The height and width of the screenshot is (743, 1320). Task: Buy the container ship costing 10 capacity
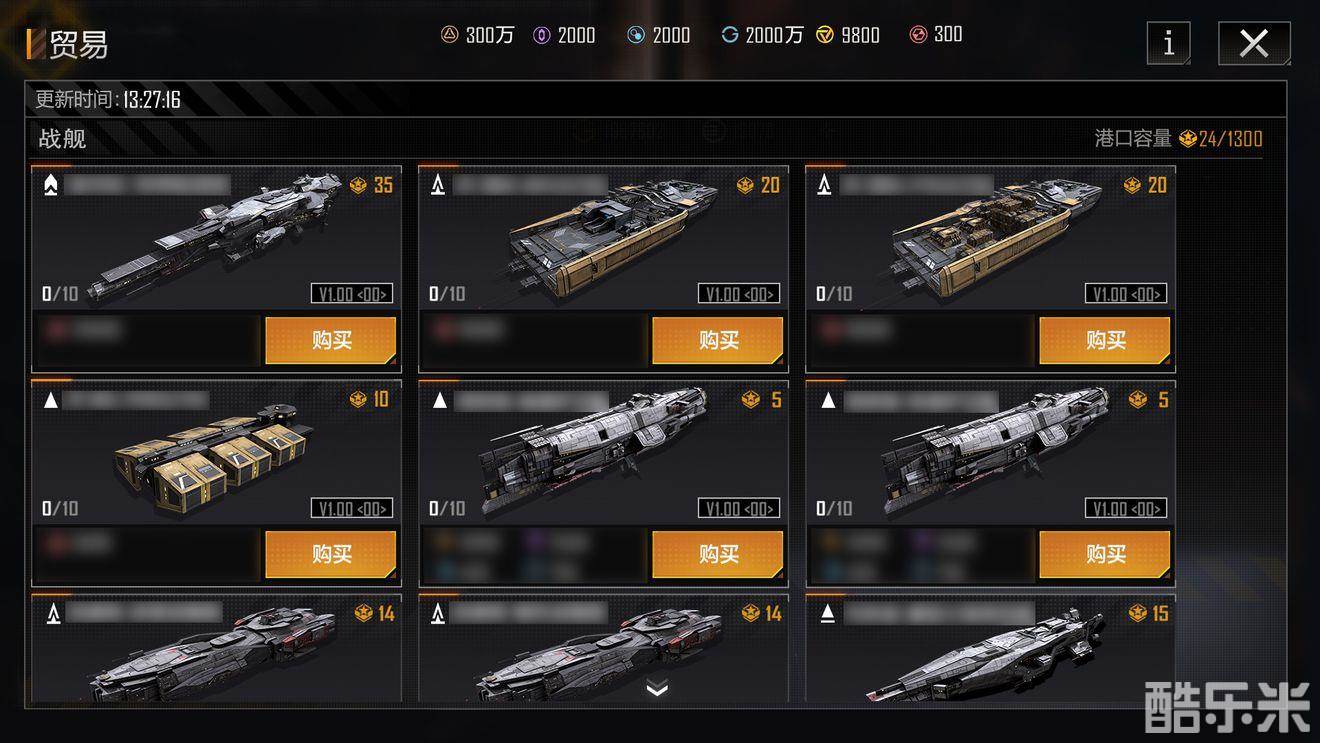330,554
